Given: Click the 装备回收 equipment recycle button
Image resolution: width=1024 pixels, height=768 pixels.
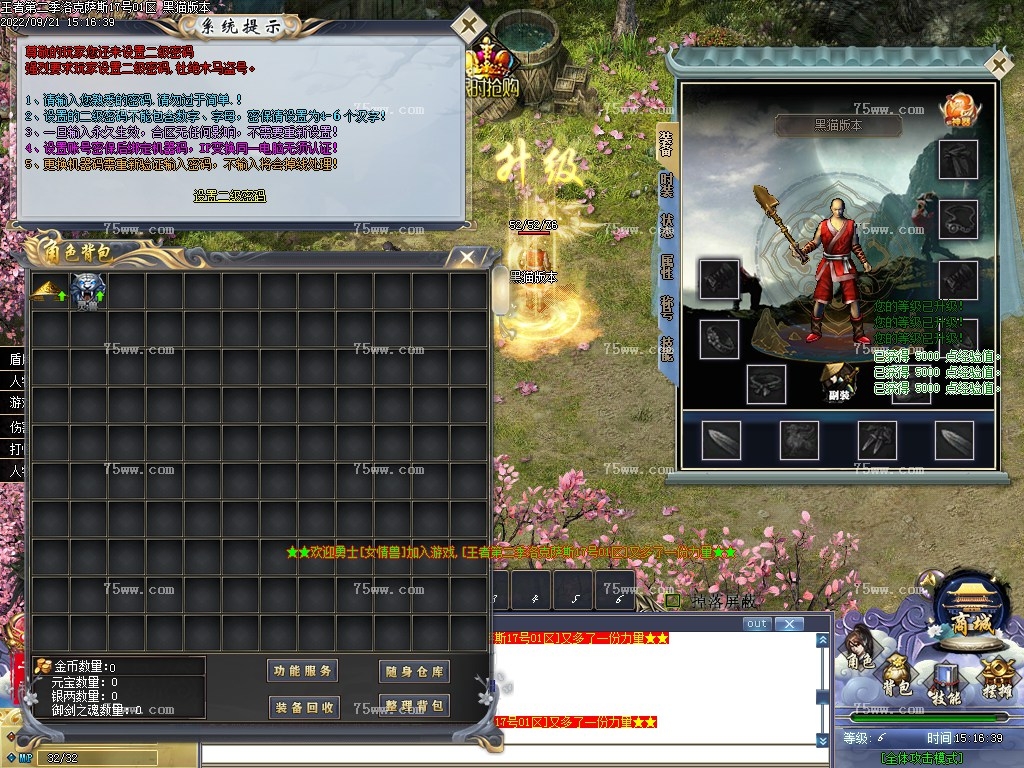Looking at the screenshot, I should click(304, 707).
